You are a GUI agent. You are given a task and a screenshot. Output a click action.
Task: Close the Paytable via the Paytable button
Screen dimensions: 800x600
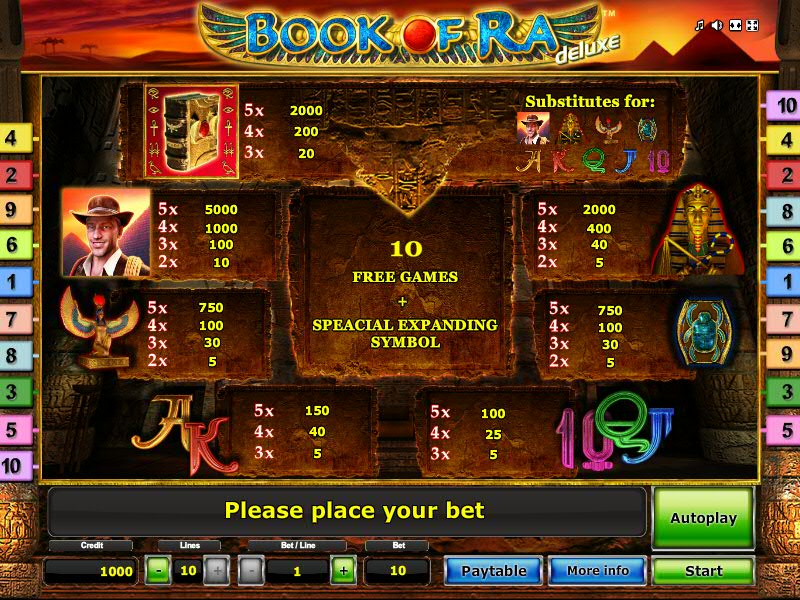pos(493,571)
